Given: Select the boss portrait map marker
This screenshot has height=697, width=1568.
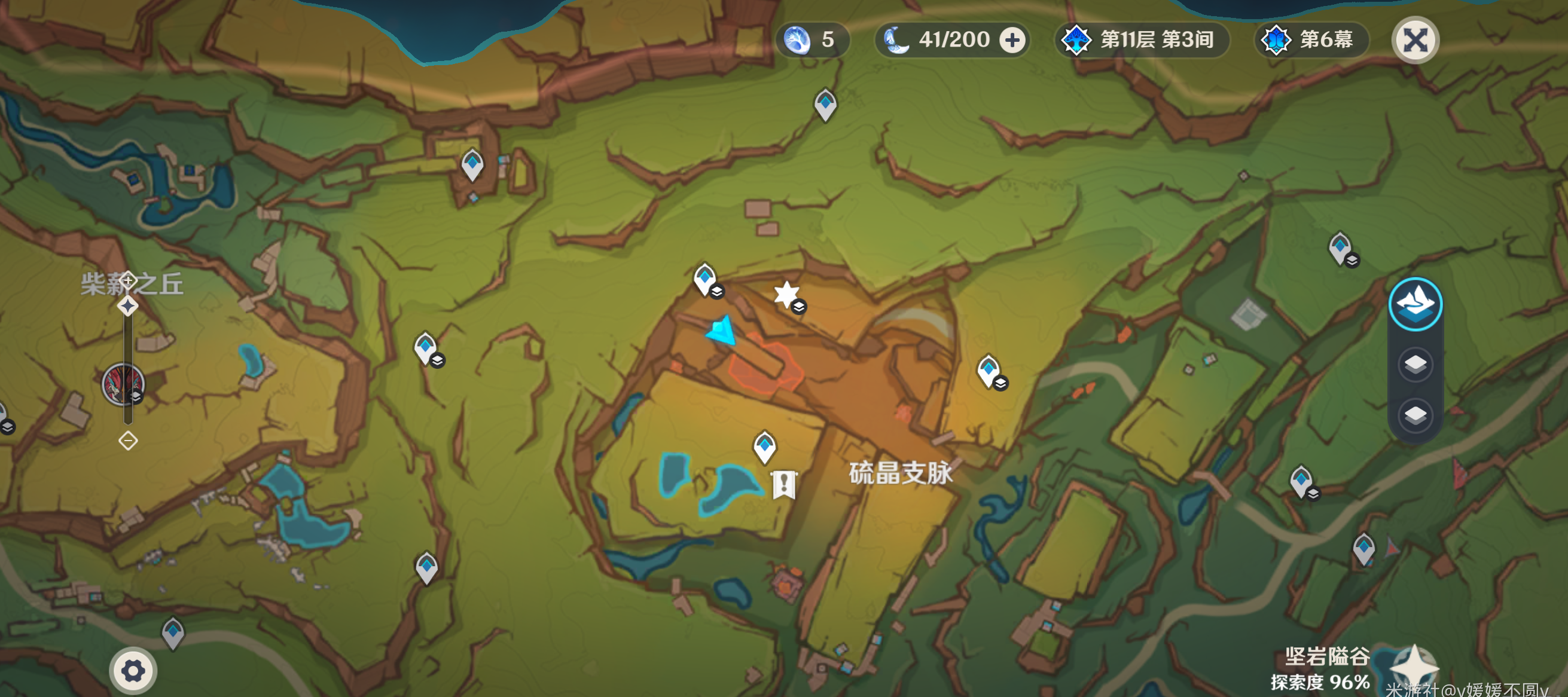Looking at the screenshot, I should [123, 384].
